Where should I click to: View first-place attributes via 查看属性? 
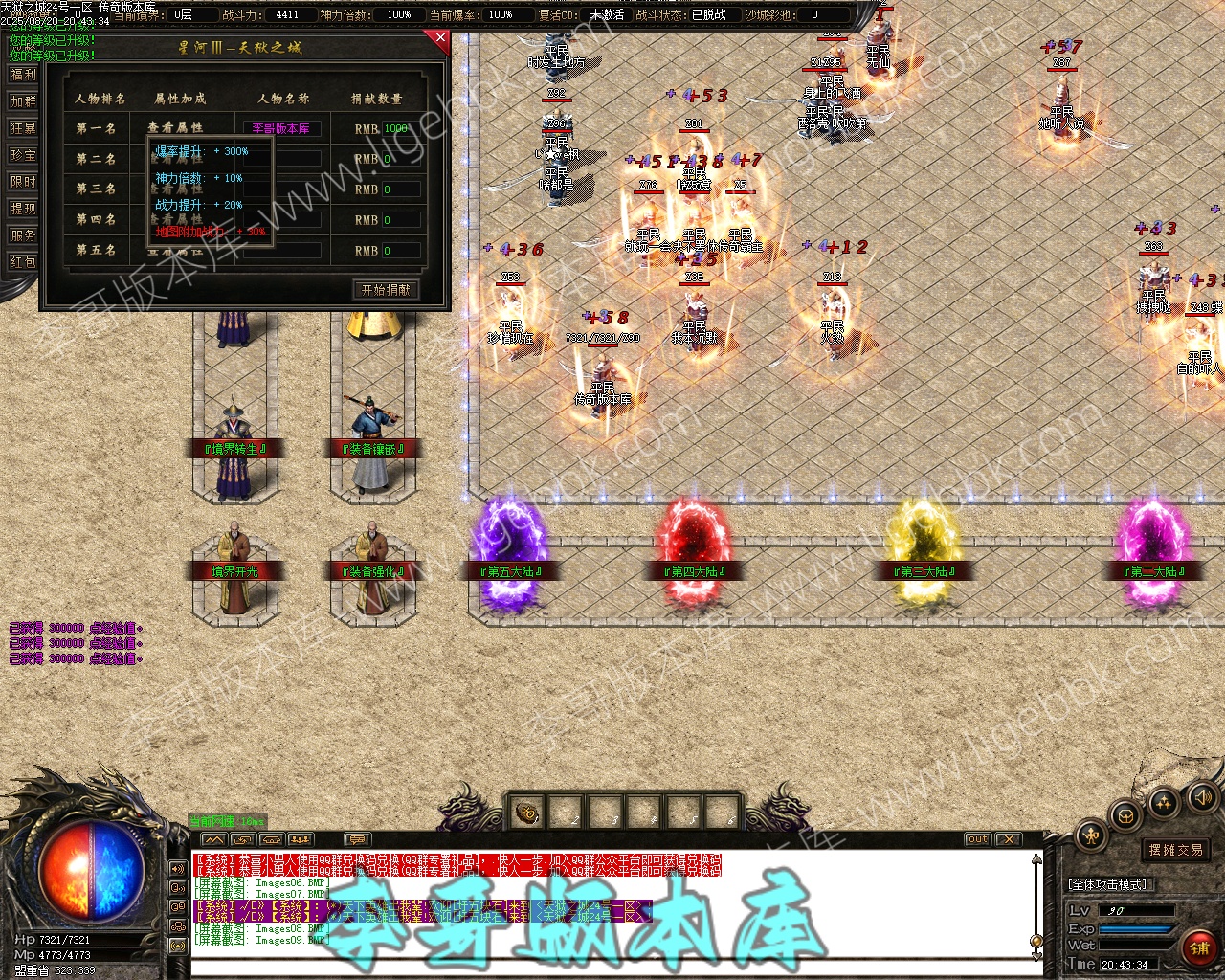(175, 127)
